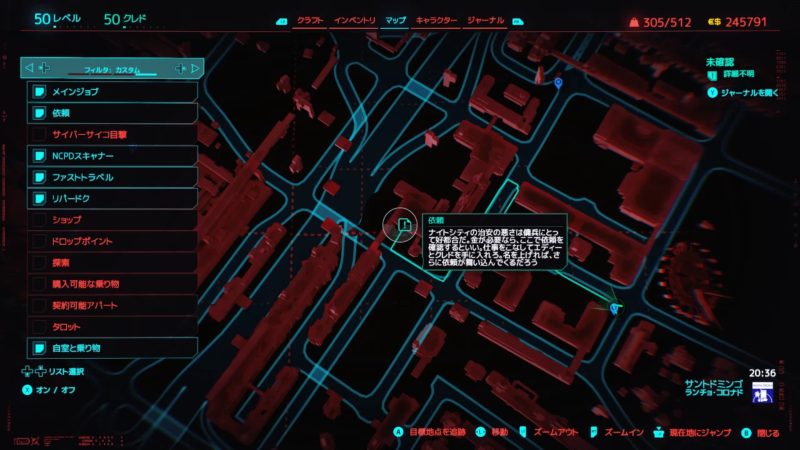Toggle the NCPDスキャナー filter
The height and width of the screenshot is (450, 800).
(x=112, y=156)
